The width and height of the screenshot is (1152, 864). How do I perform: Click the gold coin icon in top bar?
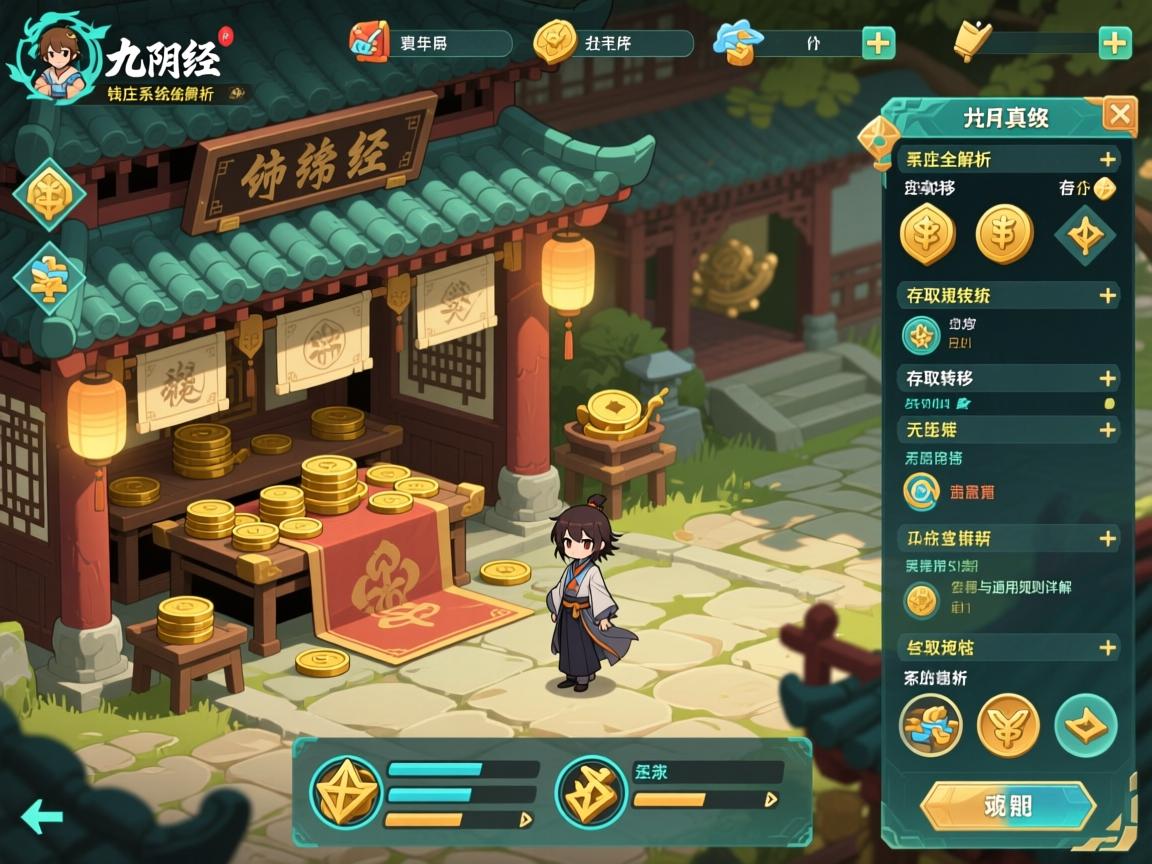pos(554,42)
